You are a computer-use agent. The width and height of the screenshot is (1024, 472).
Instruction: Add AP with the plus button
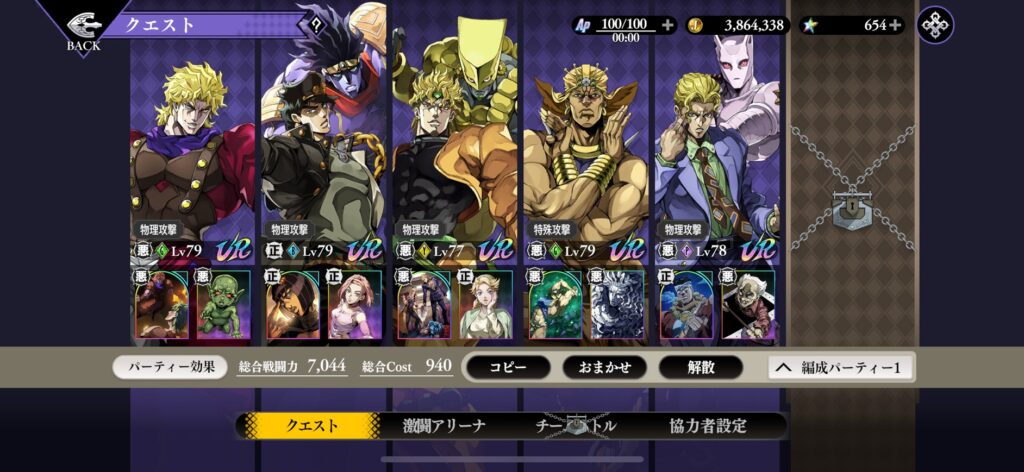[x=668, y=25]
